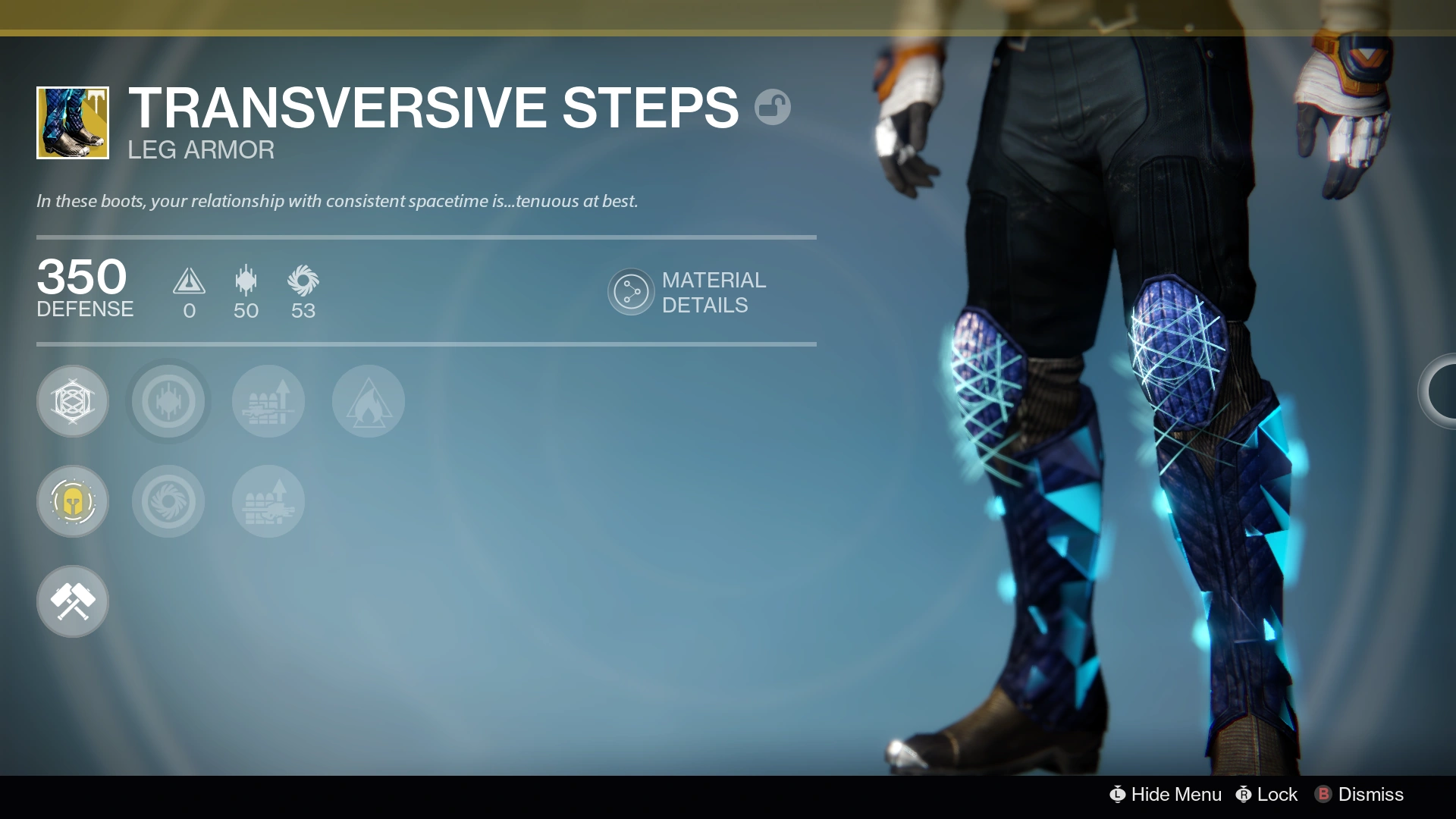Image resolution: width=1456 pixels, height=819 pixels.
Task: Click the page indicator on the right edge
Action: tap(1445, 391)
